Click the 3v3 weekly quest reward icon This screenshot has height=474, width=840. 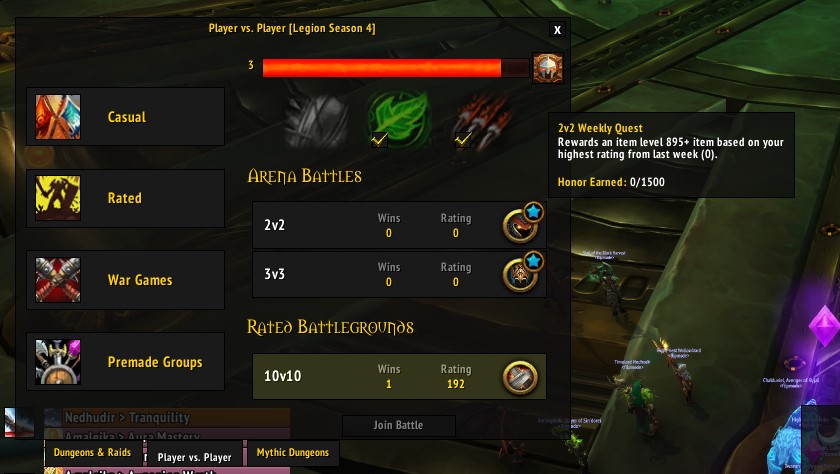coord(520,274)
